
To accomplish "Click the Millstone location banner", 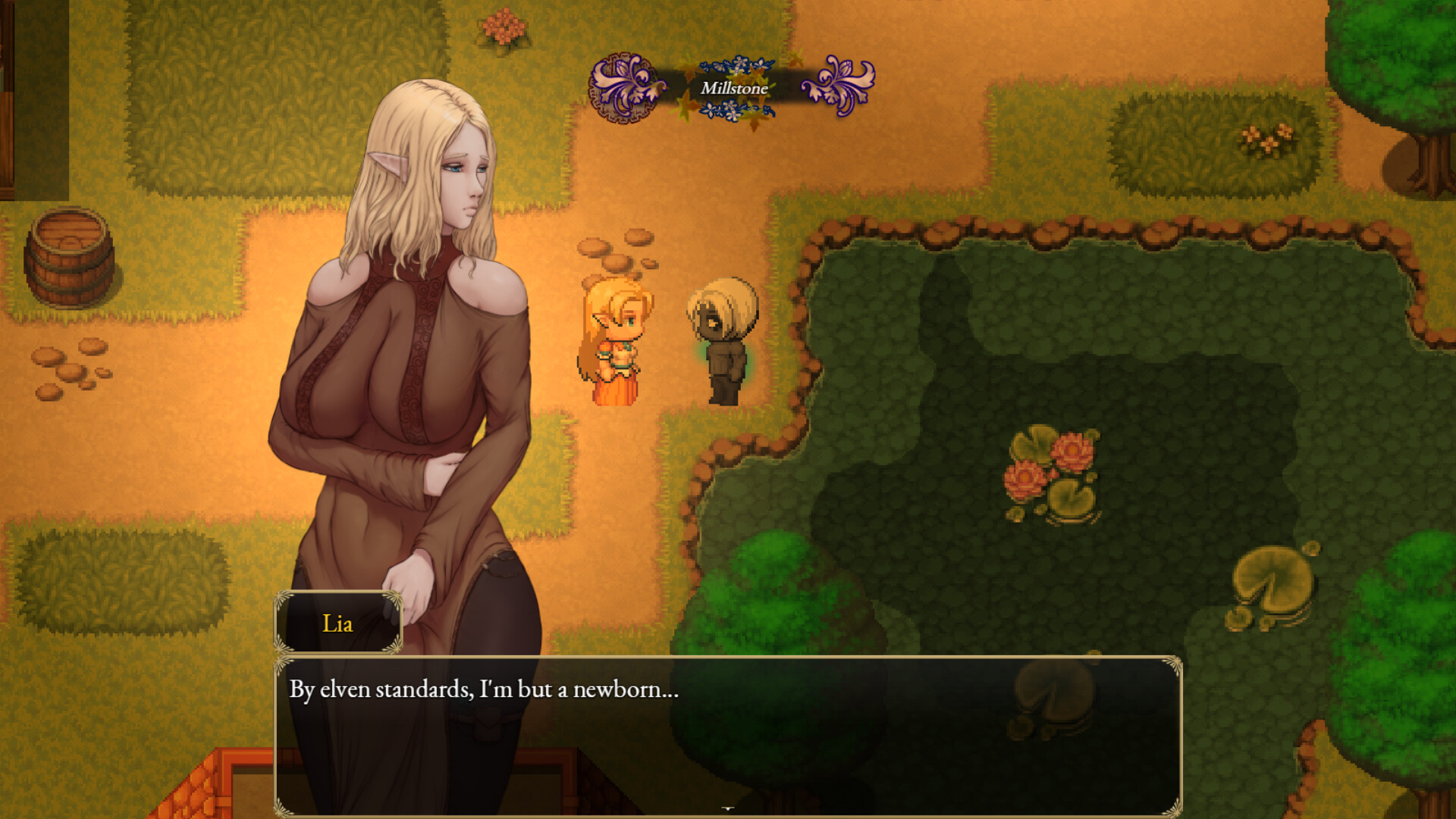I will (733, 87).
